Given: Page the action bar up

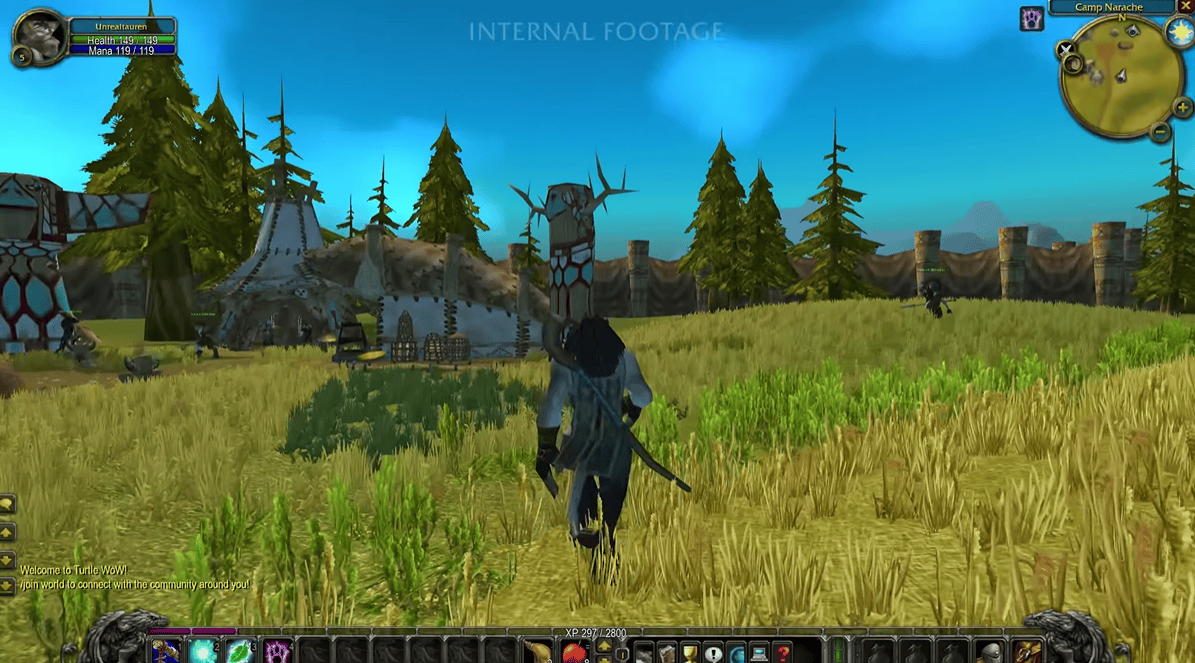Looking at the screenshot, I should [604, 646].
